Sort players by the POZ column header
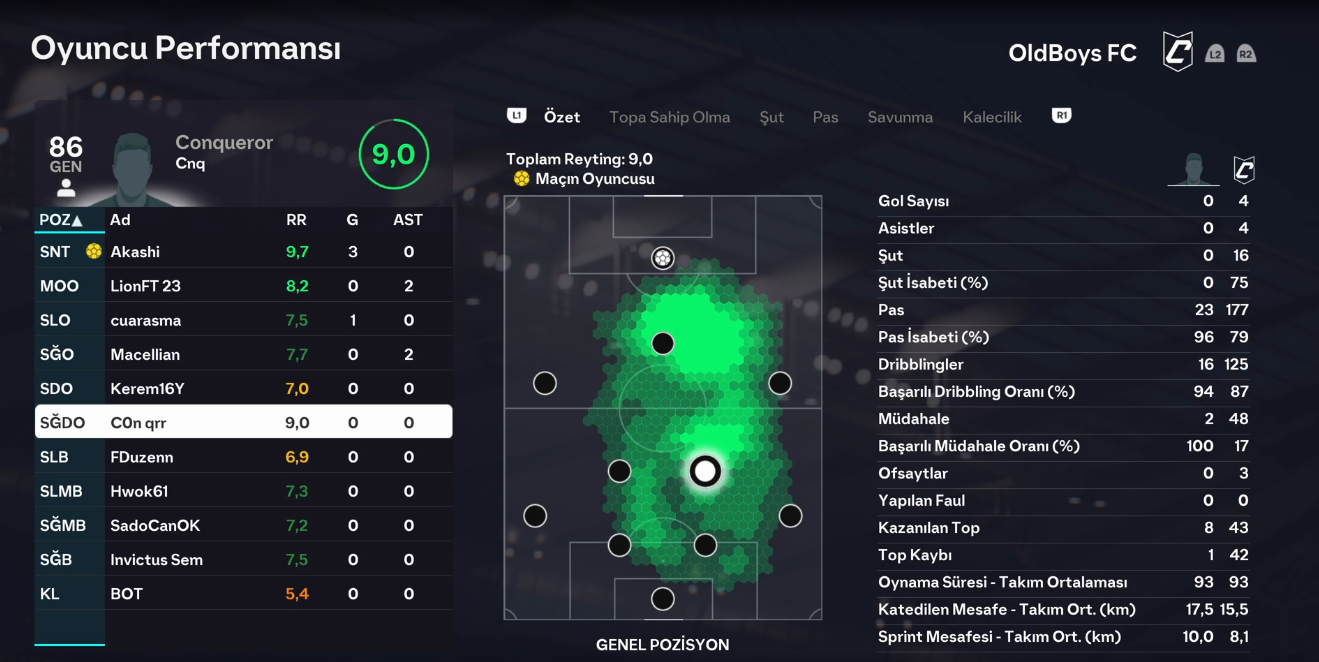 pos(60,220)
